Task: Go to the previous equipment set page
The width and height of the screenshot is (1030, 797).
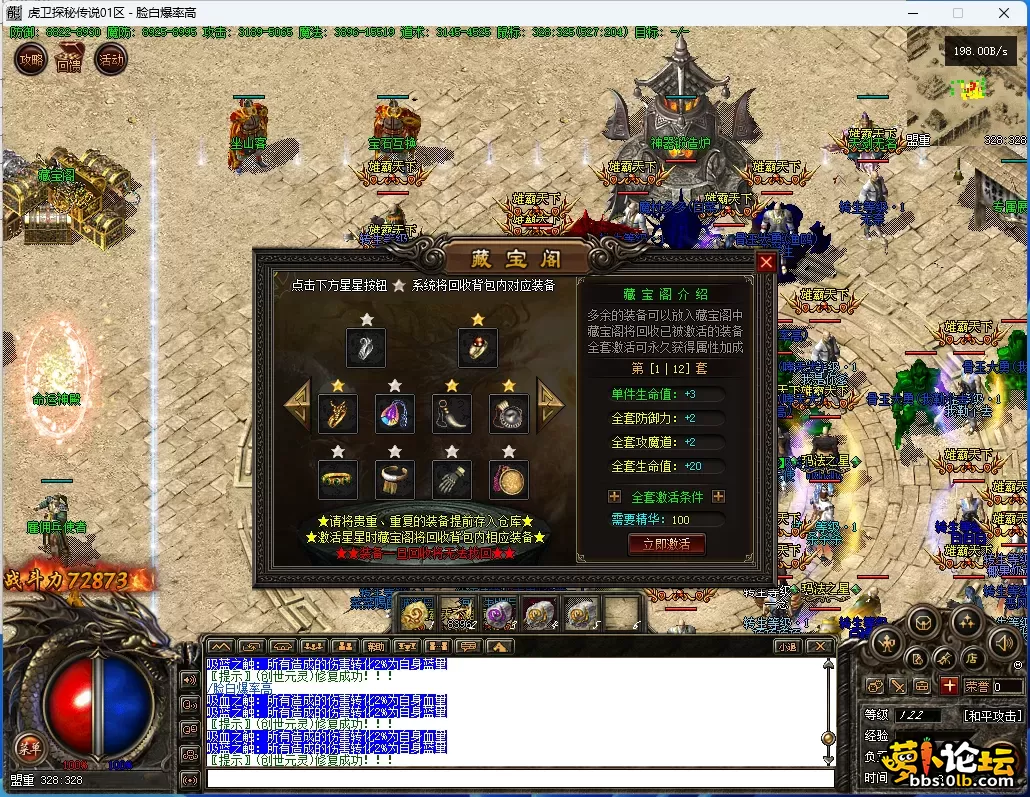Action: [298, 404]
